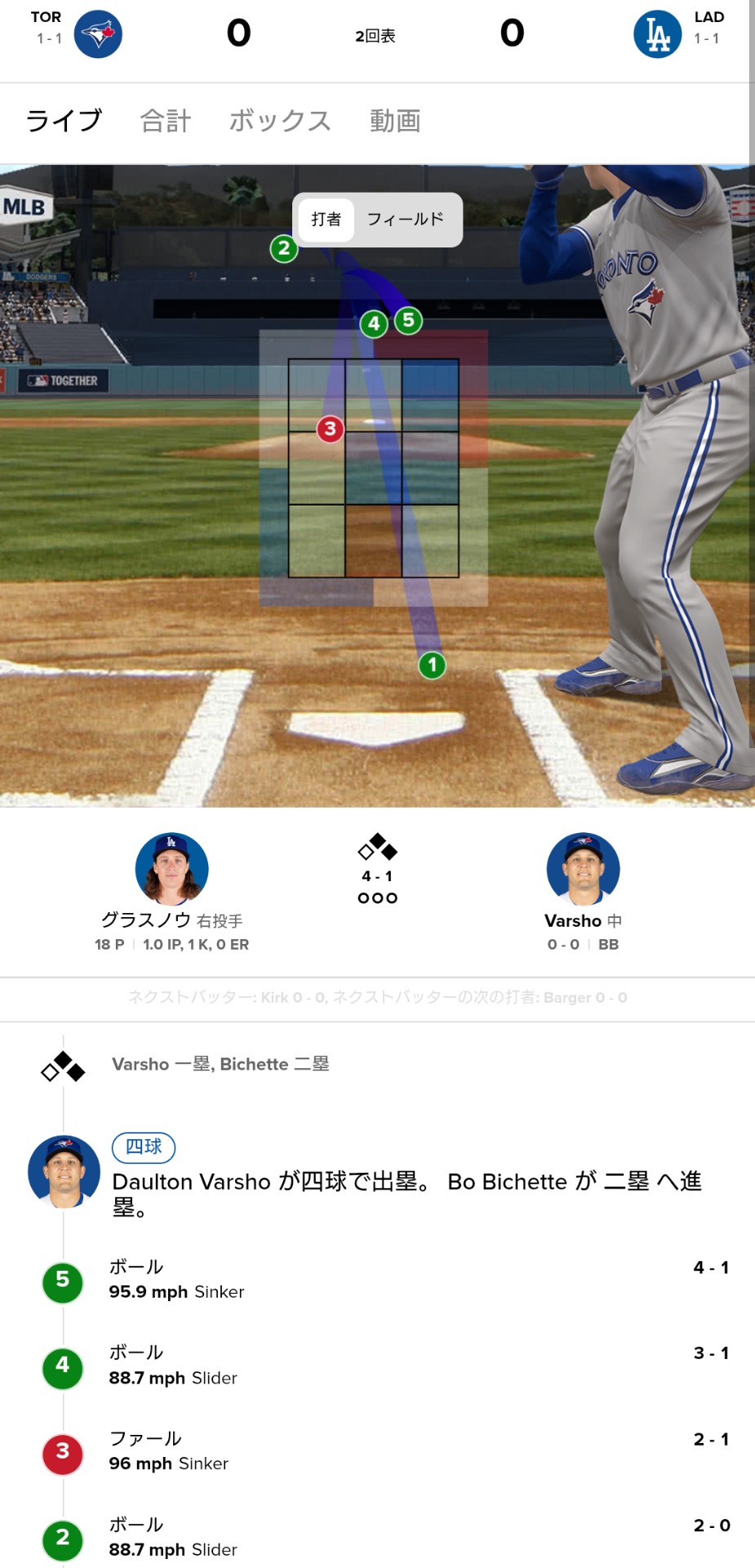Click the Los Angeles Dodgers team logo

[658, 34]
